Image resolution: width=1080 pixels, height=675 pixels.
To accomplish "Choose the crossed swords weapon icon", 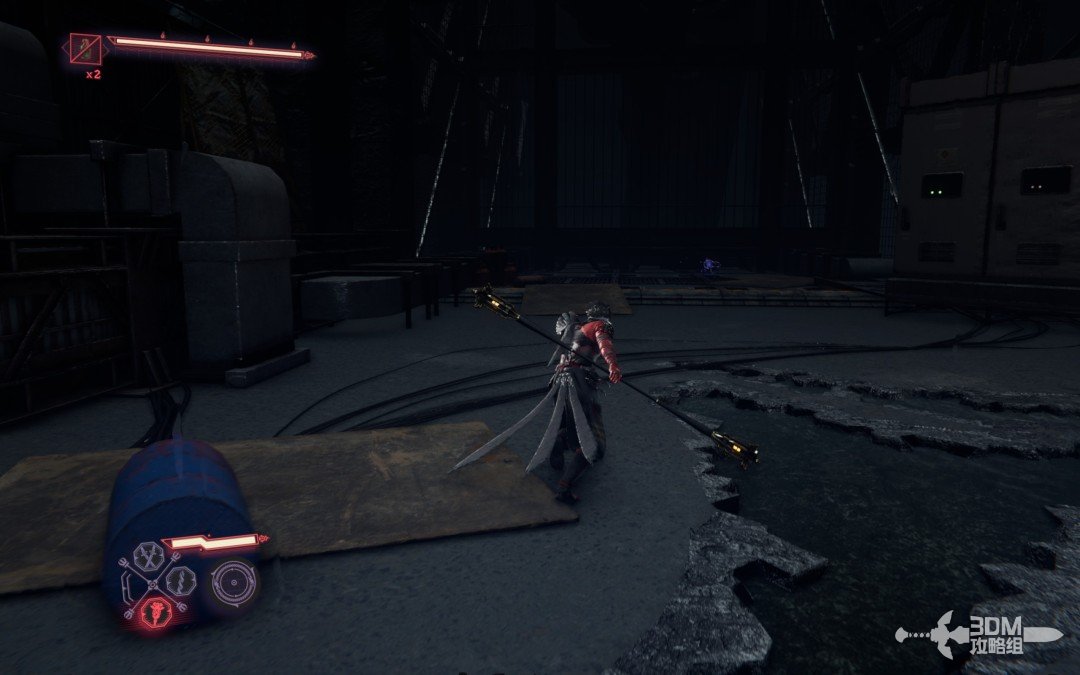I will (149, 555).
